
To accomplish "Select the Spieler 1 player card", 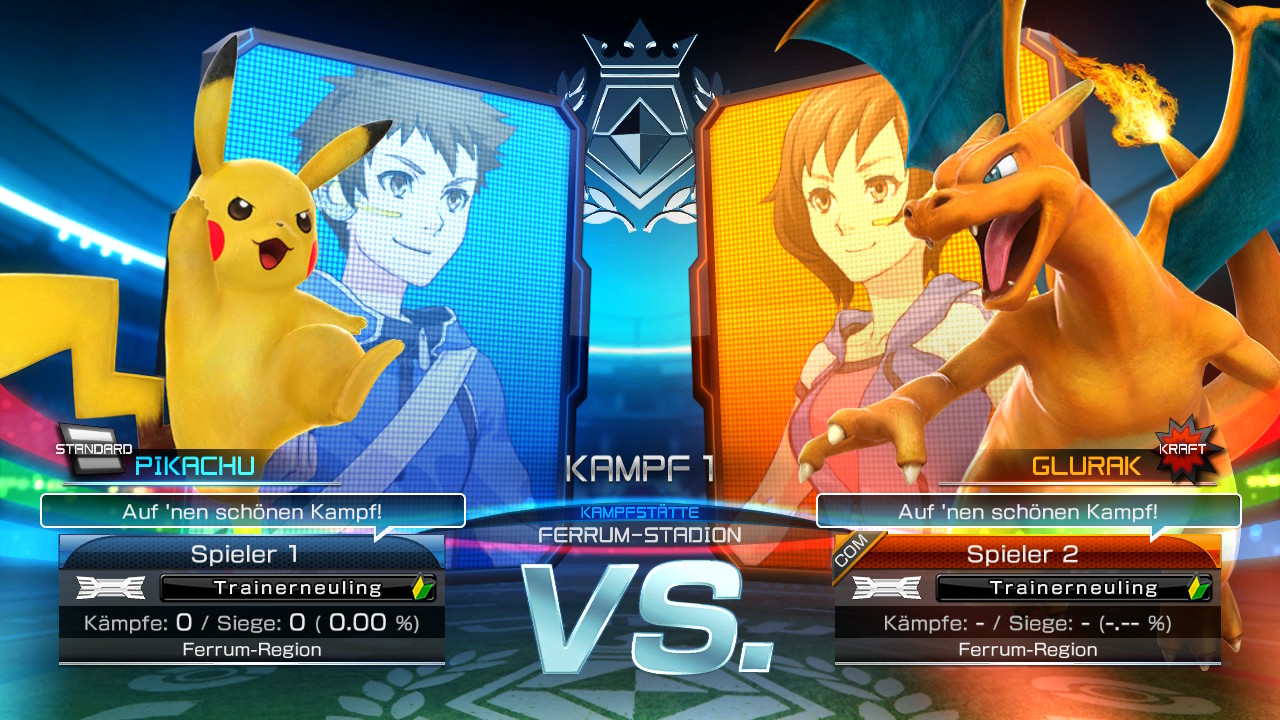I will click(252, 598).
